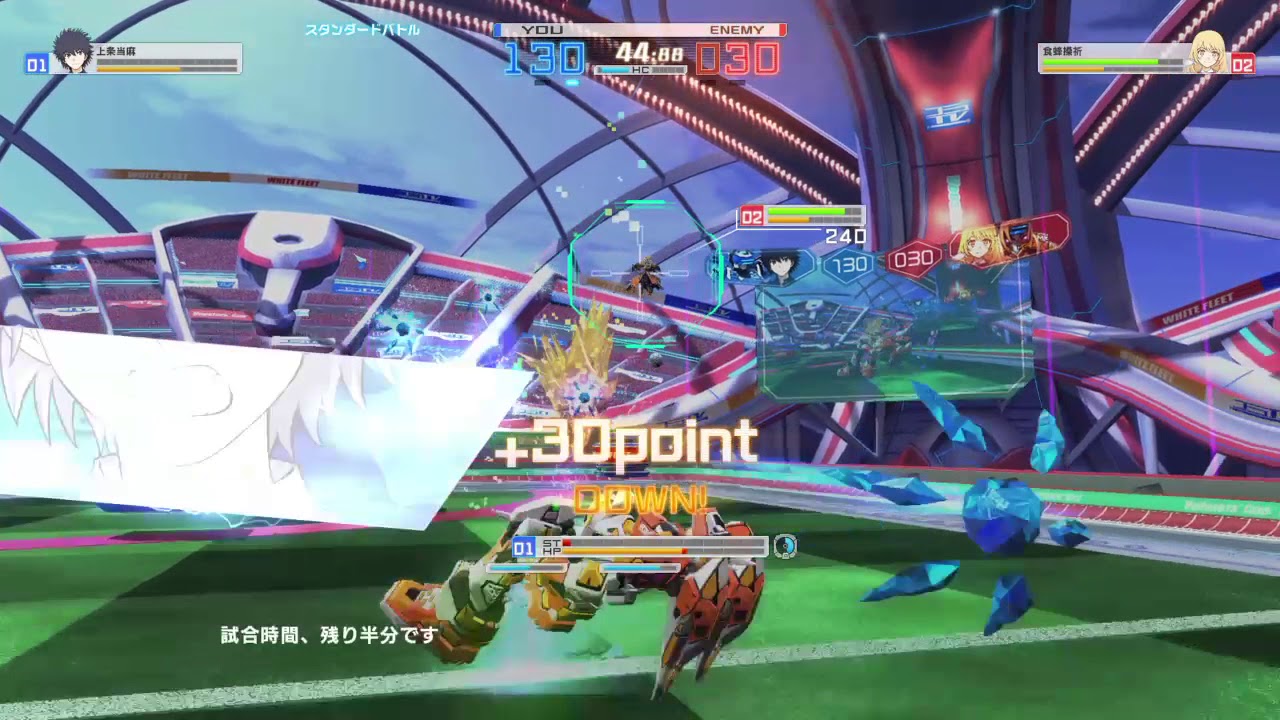
Task: Click the red 02 player badge top-right
Action: pyautogui.click(x=1245, y=65)
